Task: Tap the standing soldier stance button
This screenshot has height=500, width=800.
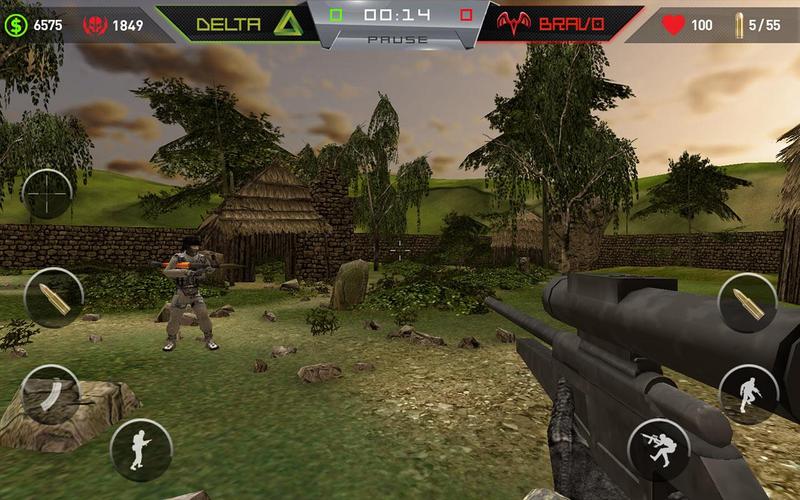Action: [x=141, y=448]
